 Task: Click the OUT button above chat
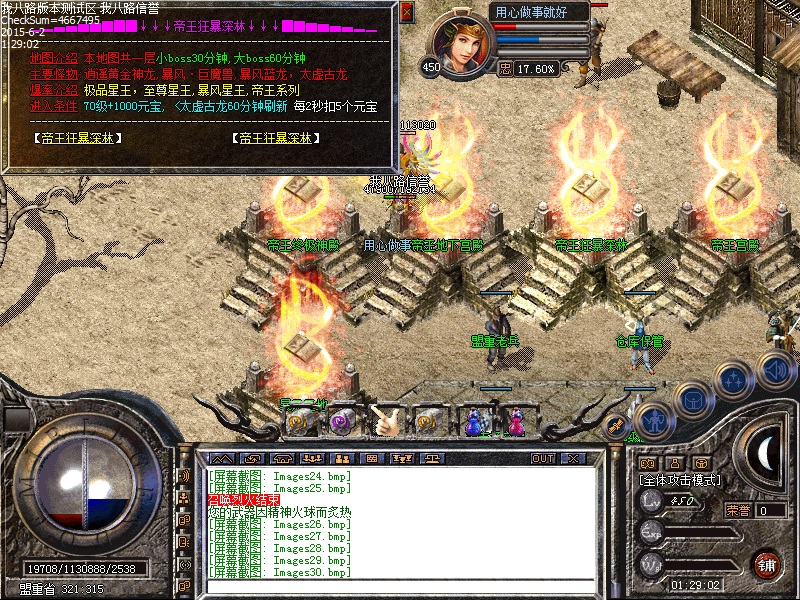[542, 458]
